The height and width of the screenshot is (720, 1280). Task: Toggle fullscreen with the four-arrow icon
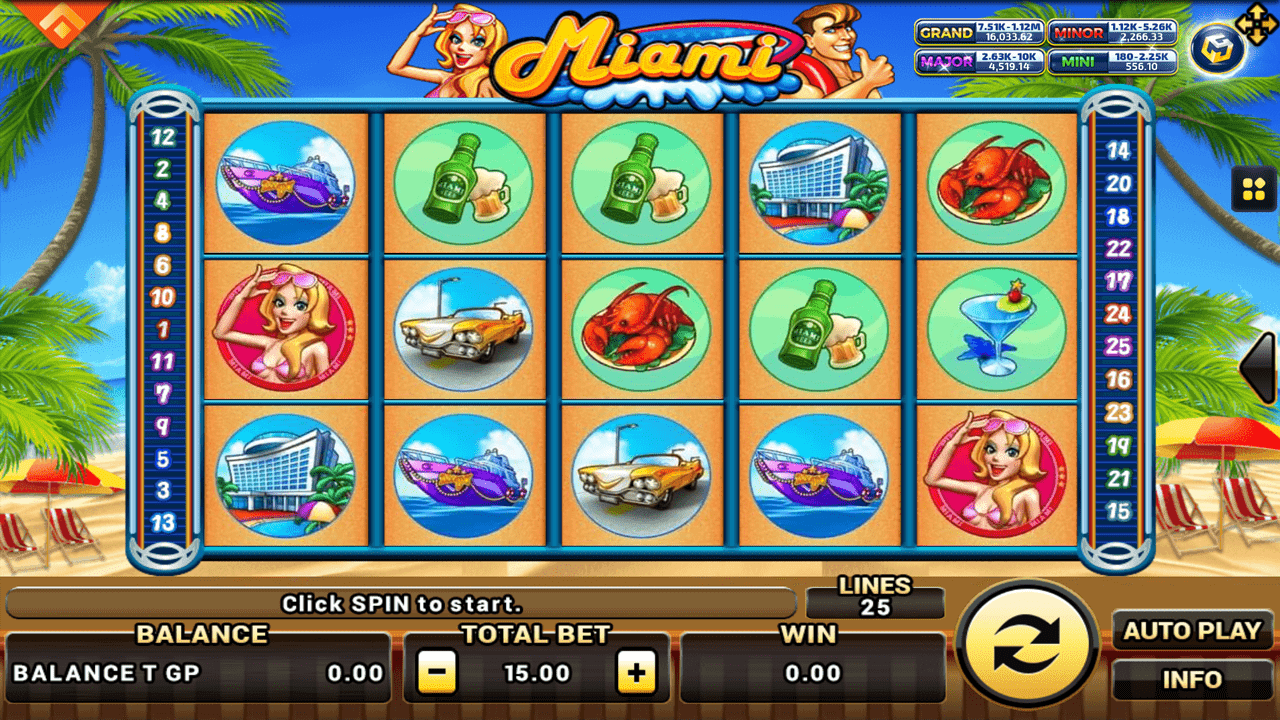(x=1255, y=23)
